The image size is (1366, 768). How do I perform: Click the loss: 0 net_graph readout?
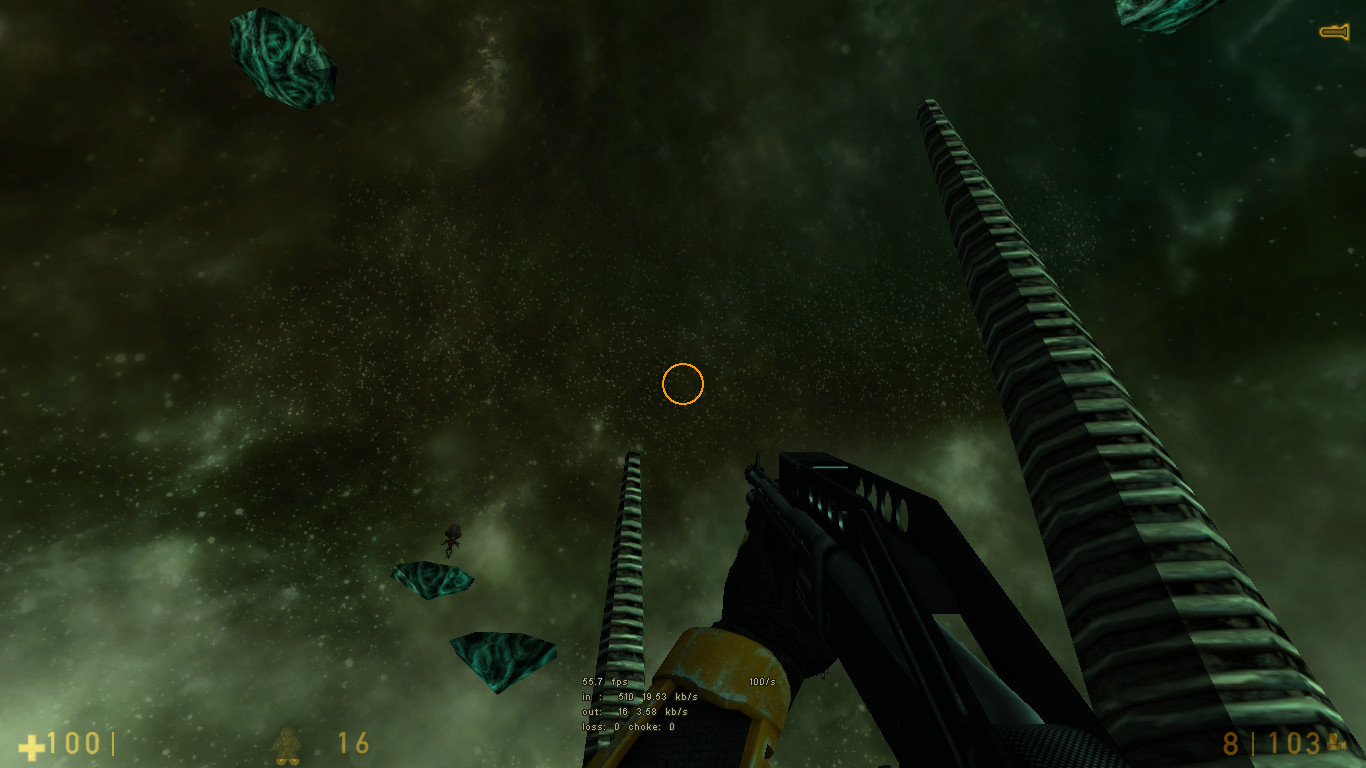coord(600,729)
